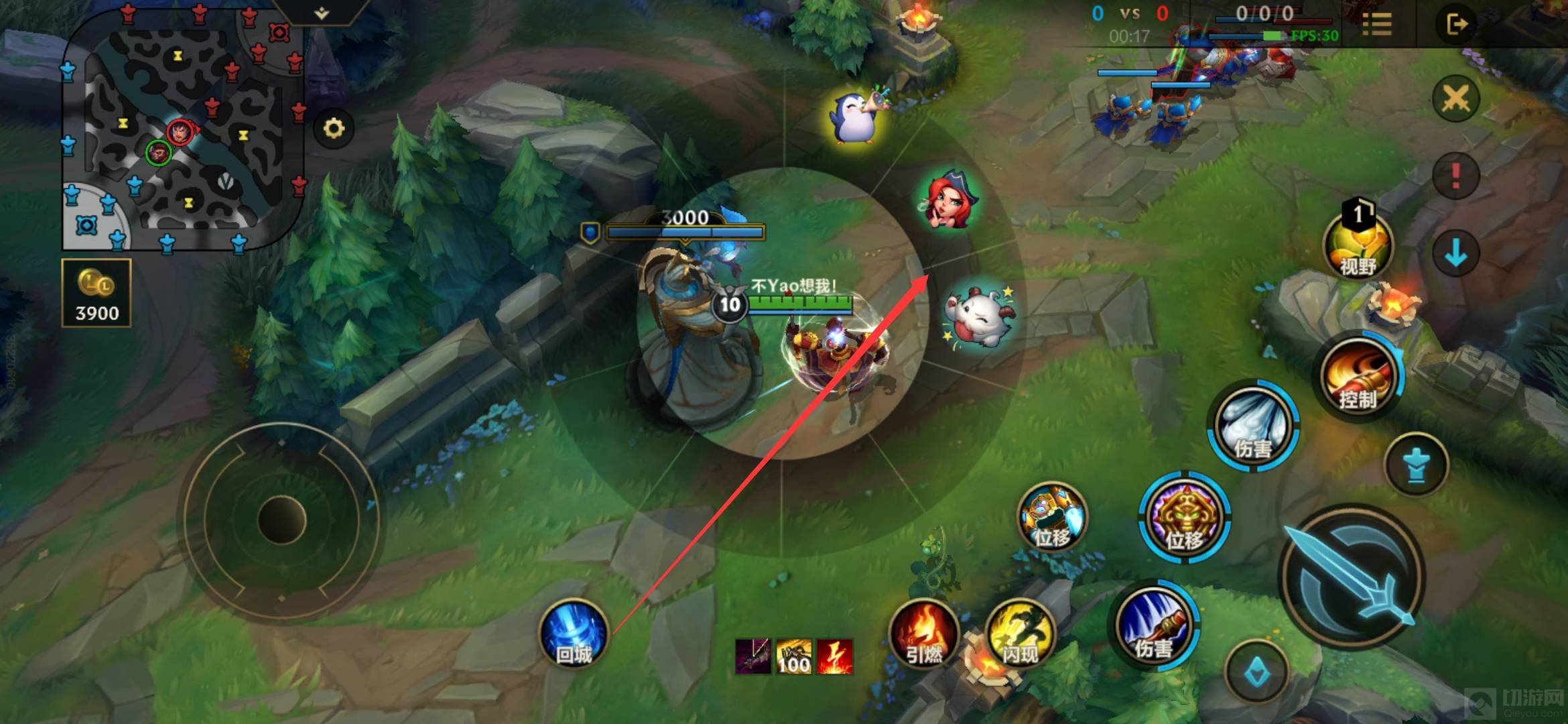Cast the white cloud 伤害 ability

tap(1253, 428)
